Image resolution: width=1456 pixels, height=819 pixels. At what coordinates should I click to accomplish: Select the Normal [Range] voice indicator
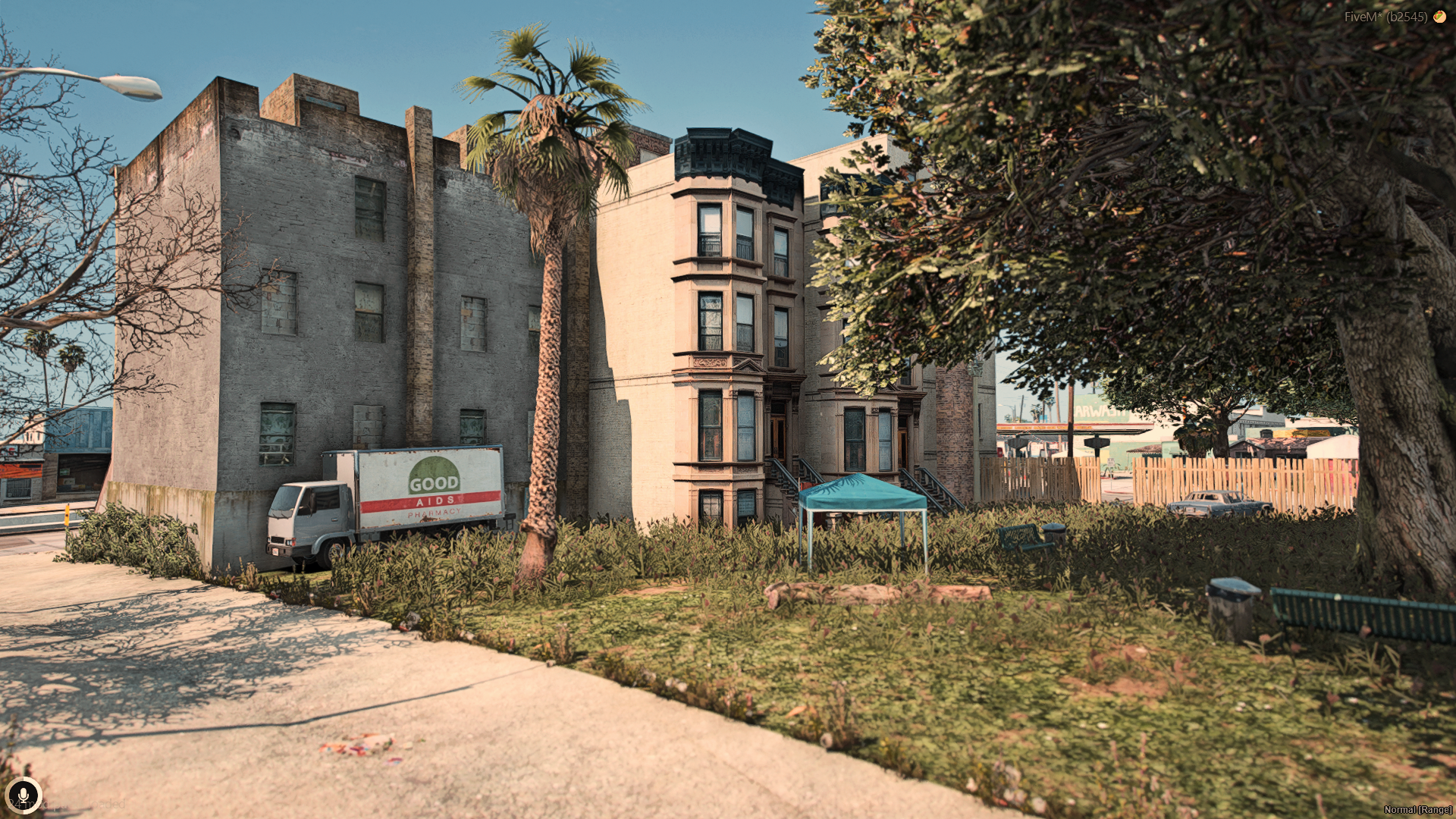click(x=1417, y=810)
